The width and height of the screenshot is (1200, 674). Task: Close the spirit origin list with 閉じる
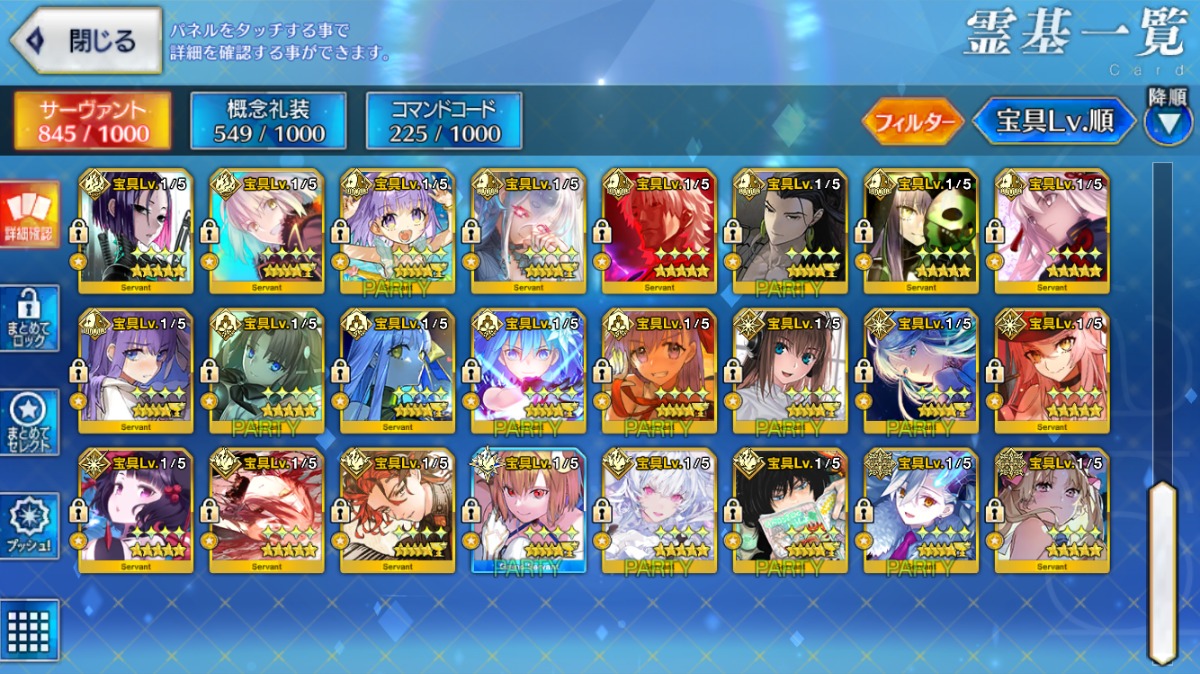[x=86, y=40]
